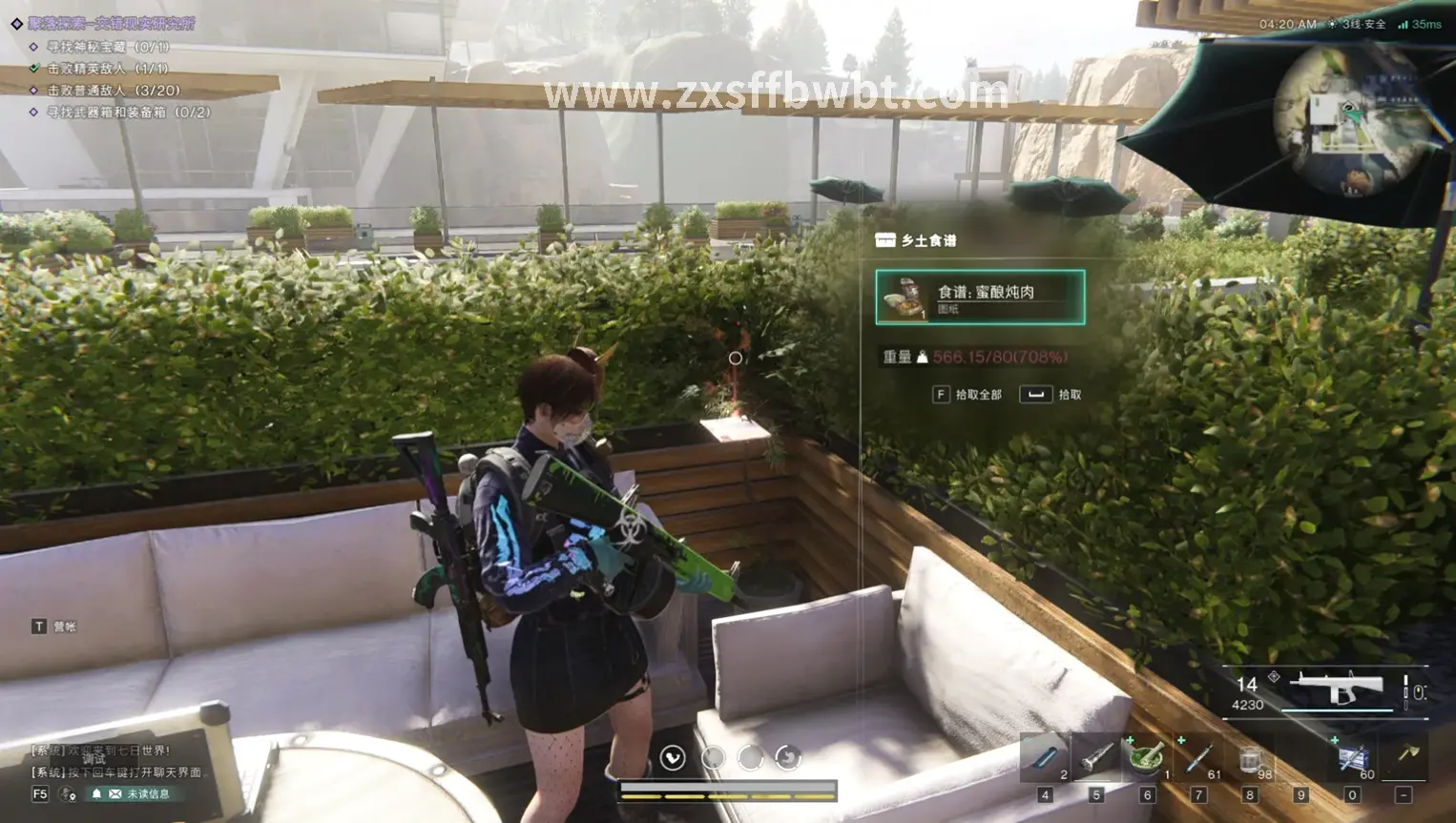
Task: Click the location-pin icon beside unread messages
Action: pyautogui.click(x=68, y=794)
